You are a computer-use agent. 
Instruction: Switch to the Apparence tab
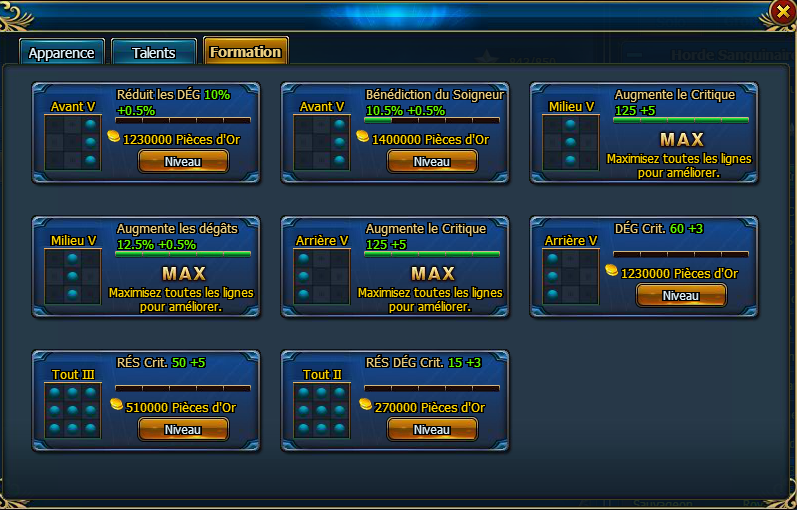(x=61, y=53)
